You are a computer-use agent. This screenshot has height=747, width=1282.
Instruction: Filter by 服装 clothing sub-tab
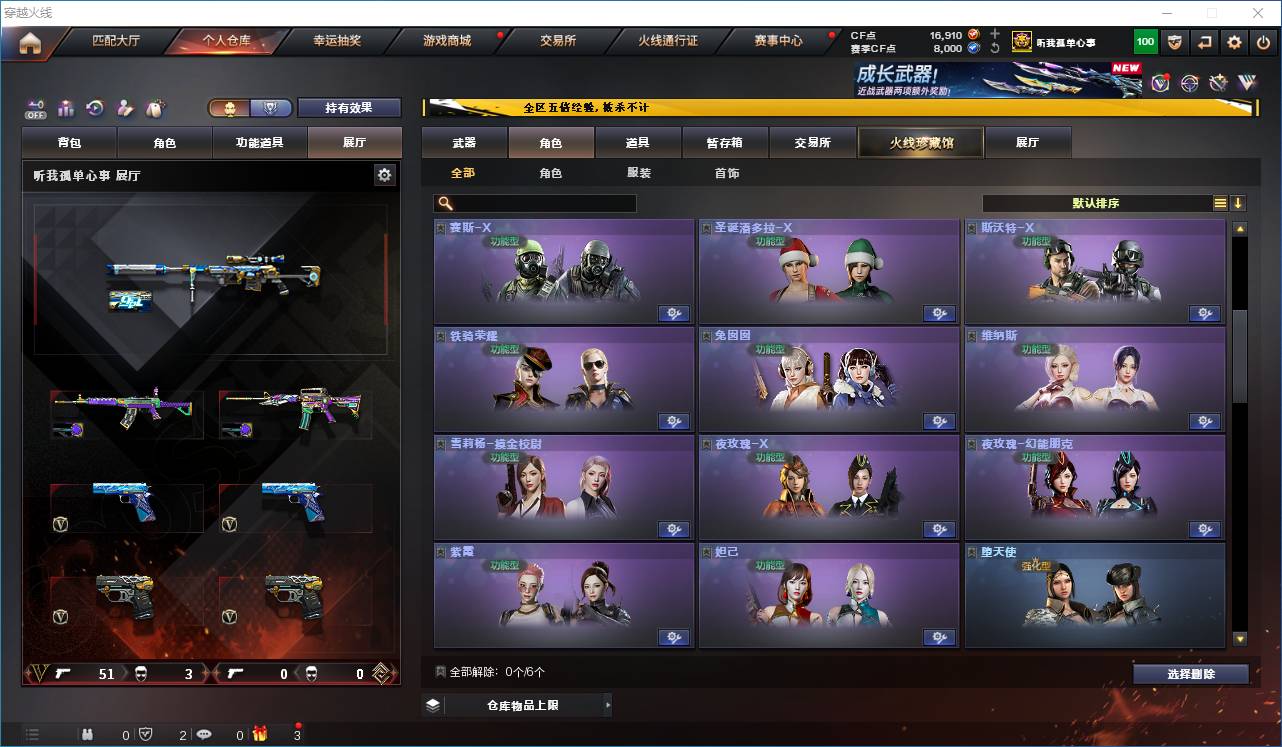coord(639,173)
